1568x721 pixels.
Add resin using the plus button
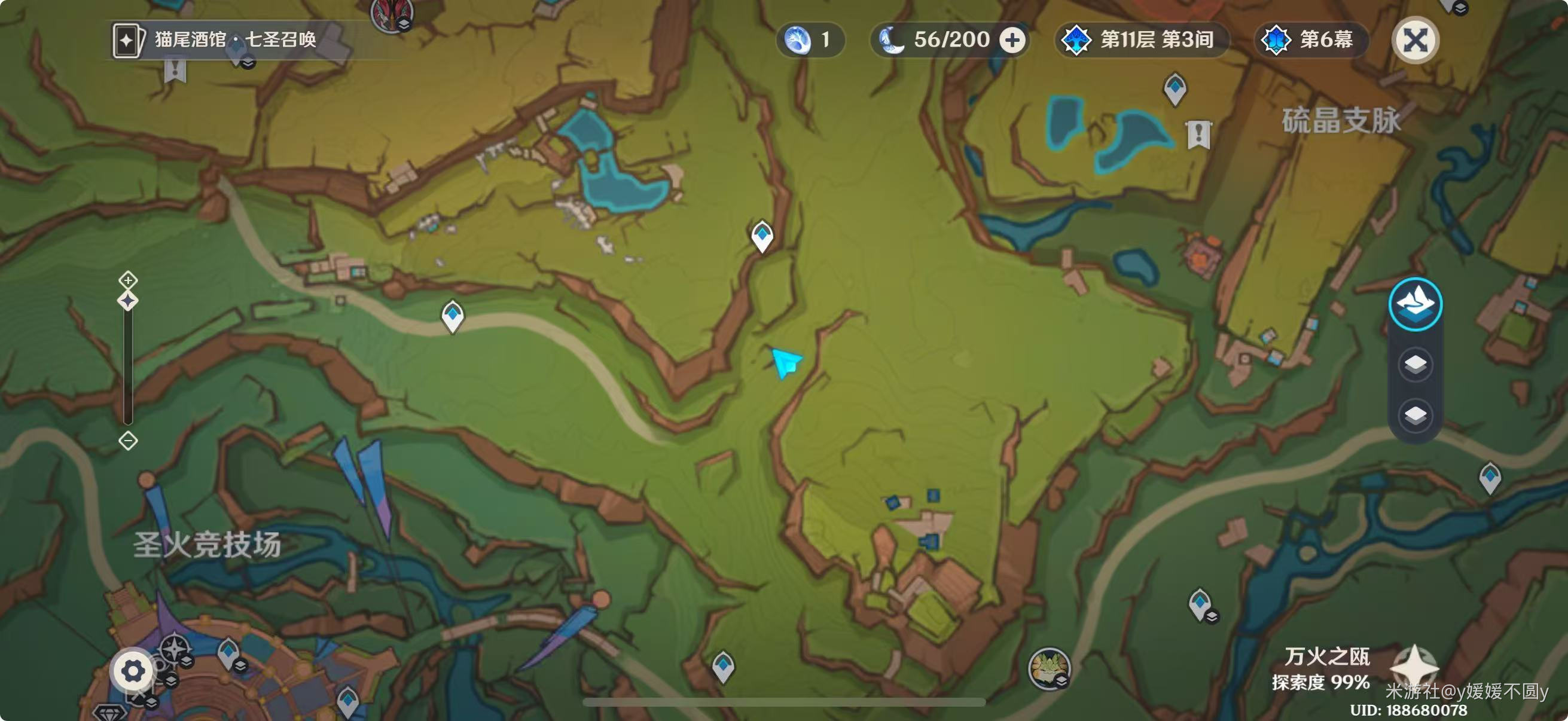click(x=1012, y=40)
